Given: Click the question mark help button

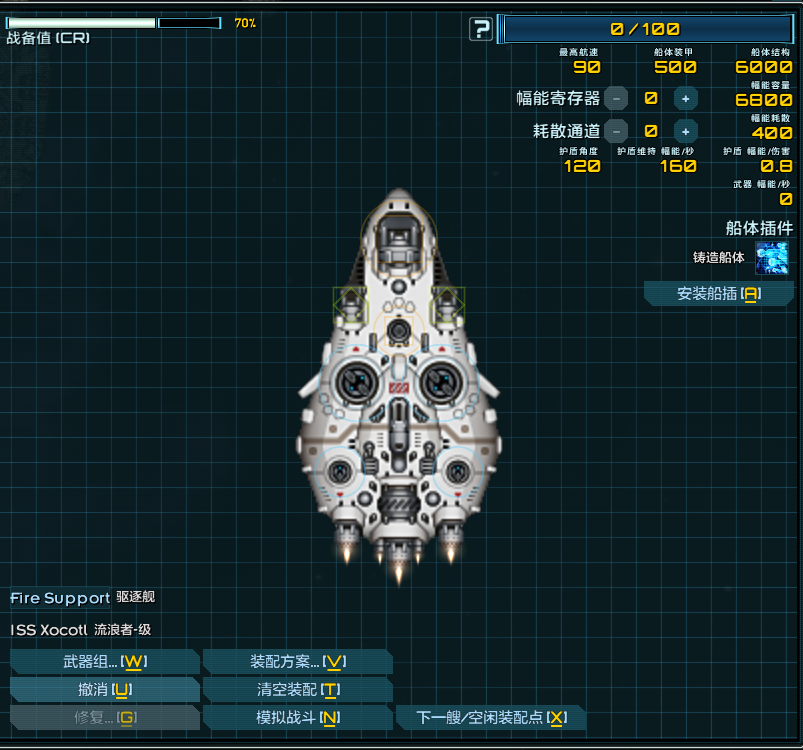Looking at the screenshot, I should tap(481, 30).
